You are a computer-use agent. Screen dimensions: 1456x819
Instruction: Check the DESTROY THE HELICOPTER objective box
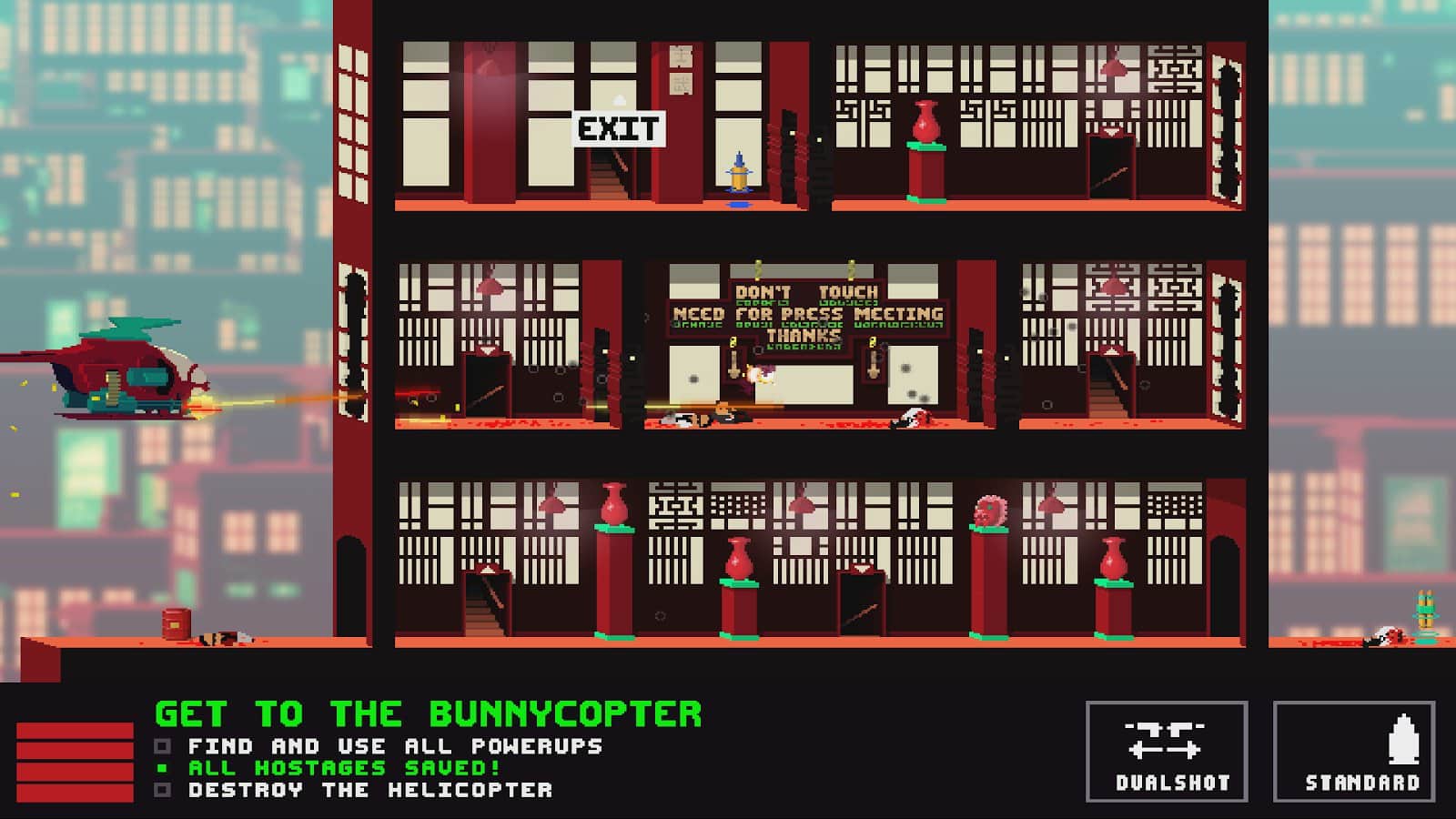[164, 791]
